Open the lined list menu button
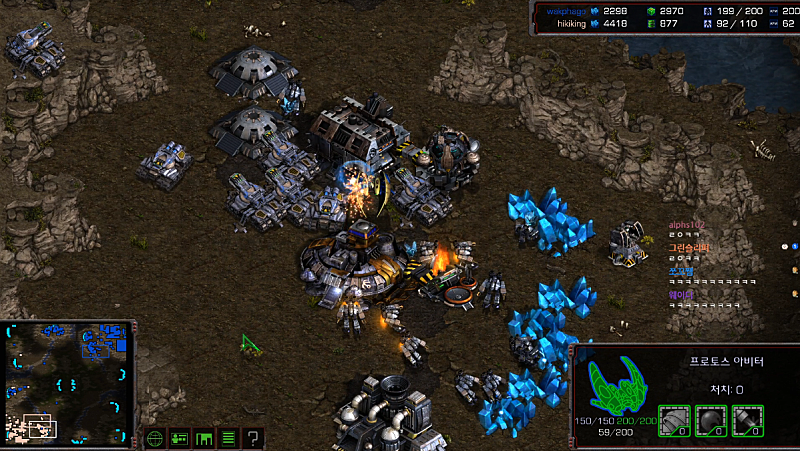This screenshot has width=800, height=451. tap(229, 437)
